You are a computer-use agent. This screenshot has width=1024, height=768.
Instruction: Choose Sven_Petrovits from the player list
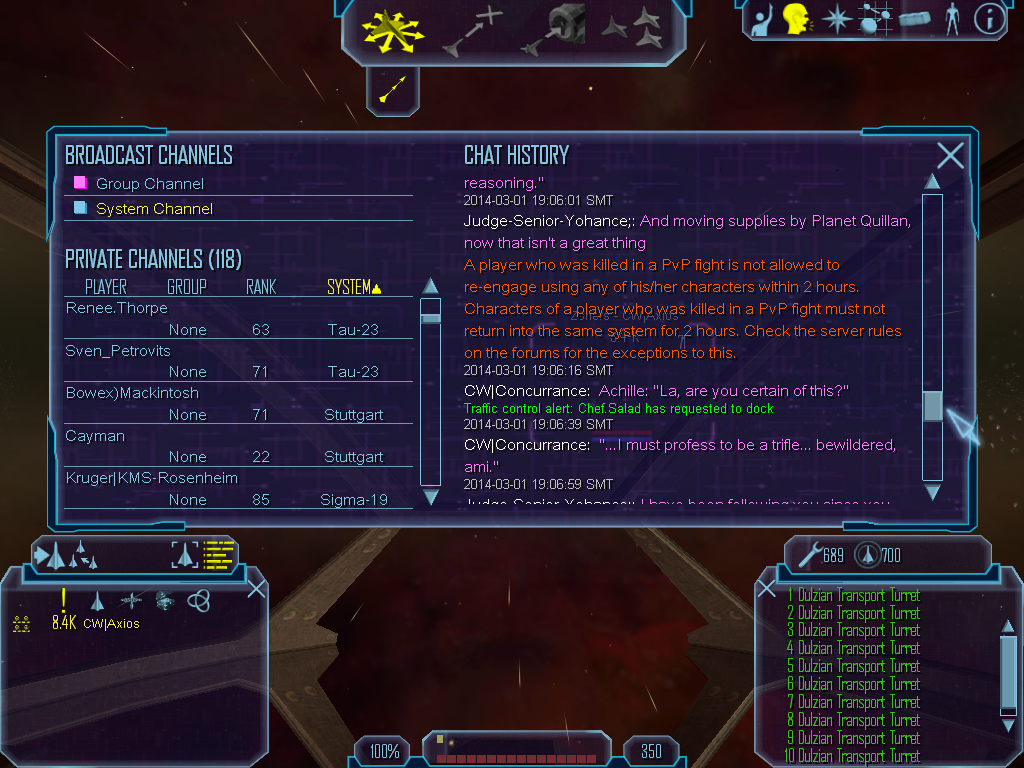point(118,351)
